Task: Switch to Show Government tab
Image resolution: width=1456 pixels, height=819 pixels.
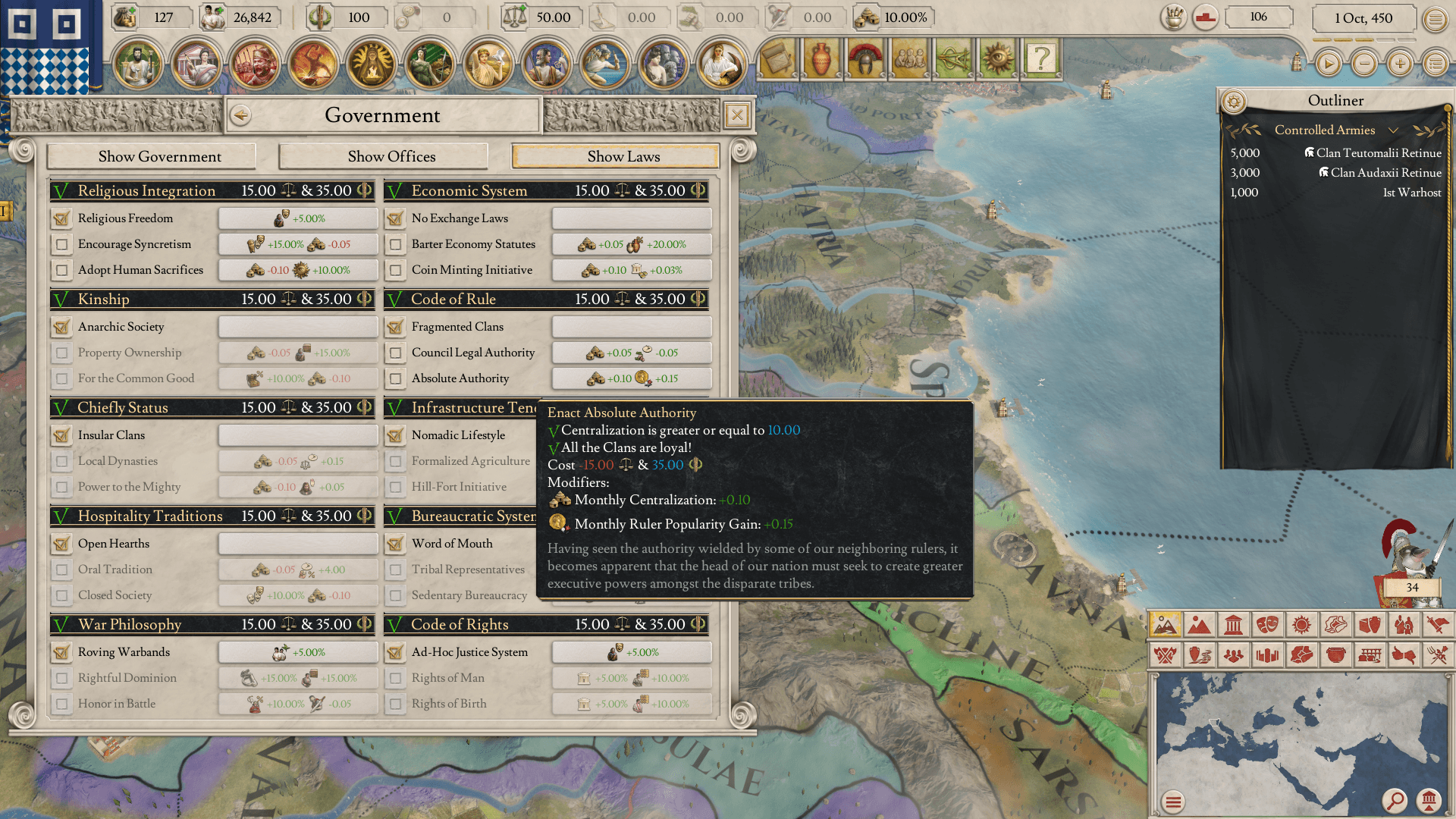Action: (x=160, y=157)
